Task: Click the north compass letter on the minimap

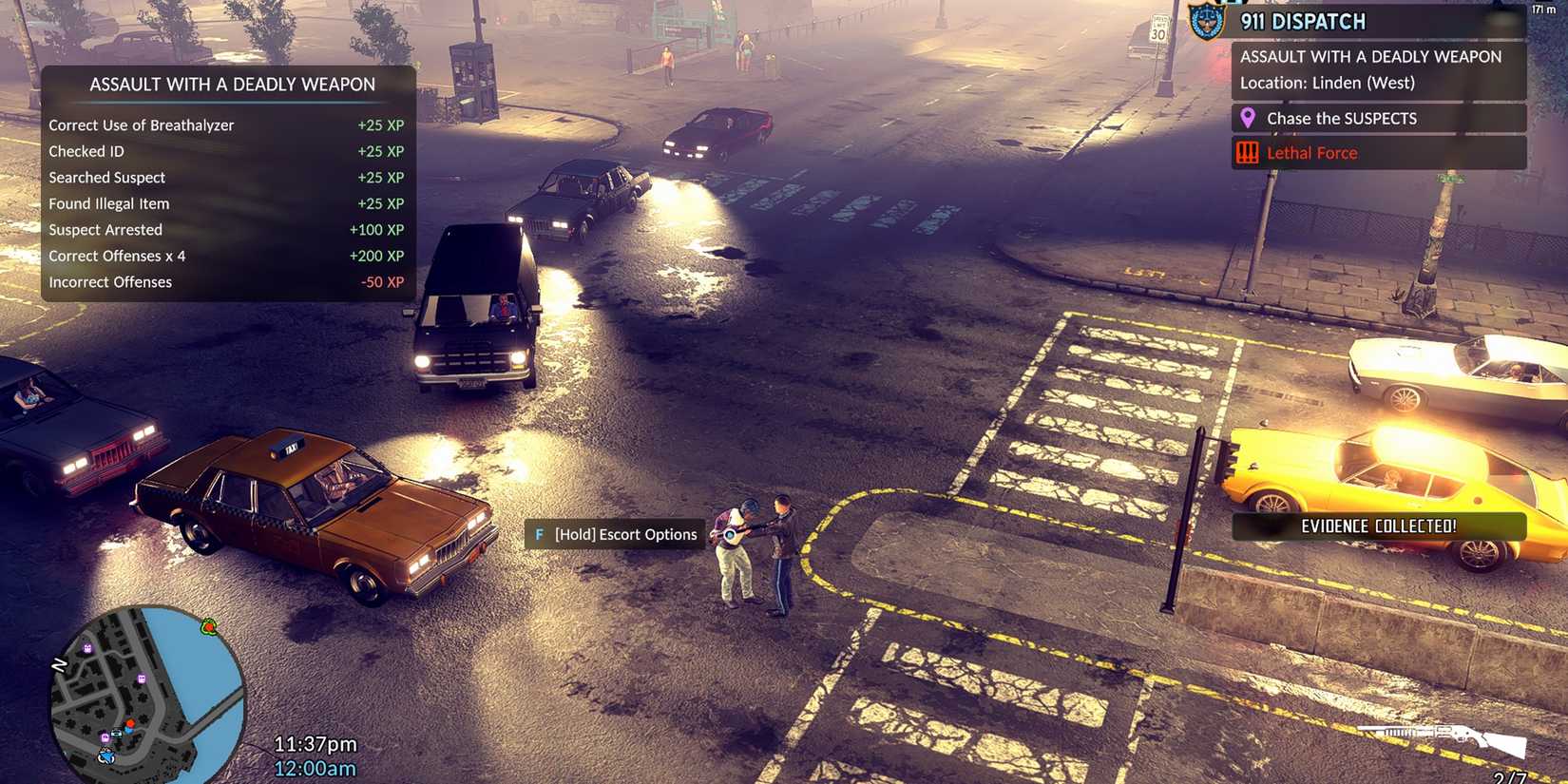Action: 59,664
